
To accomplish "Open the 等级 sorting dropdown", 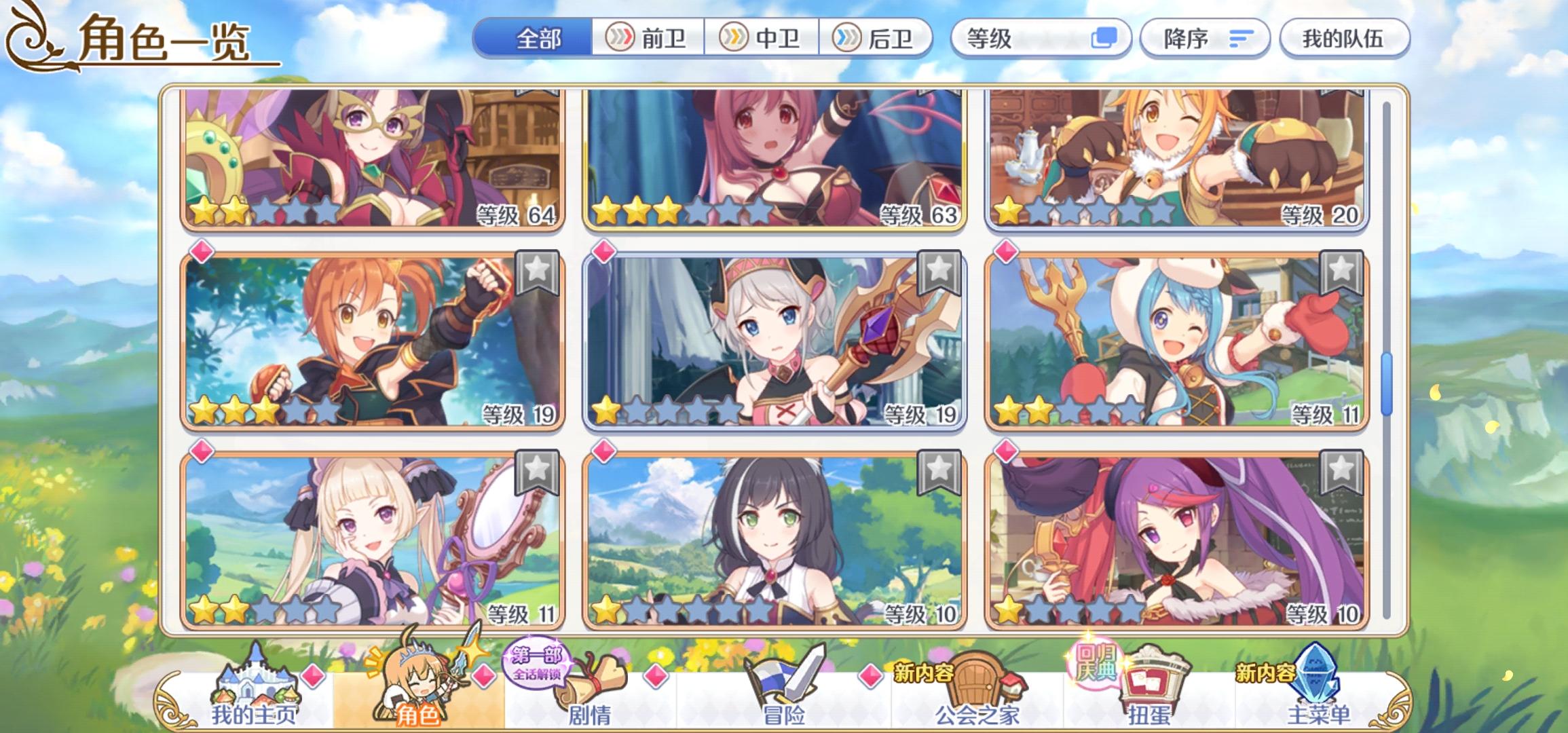I will [1018, 39].
